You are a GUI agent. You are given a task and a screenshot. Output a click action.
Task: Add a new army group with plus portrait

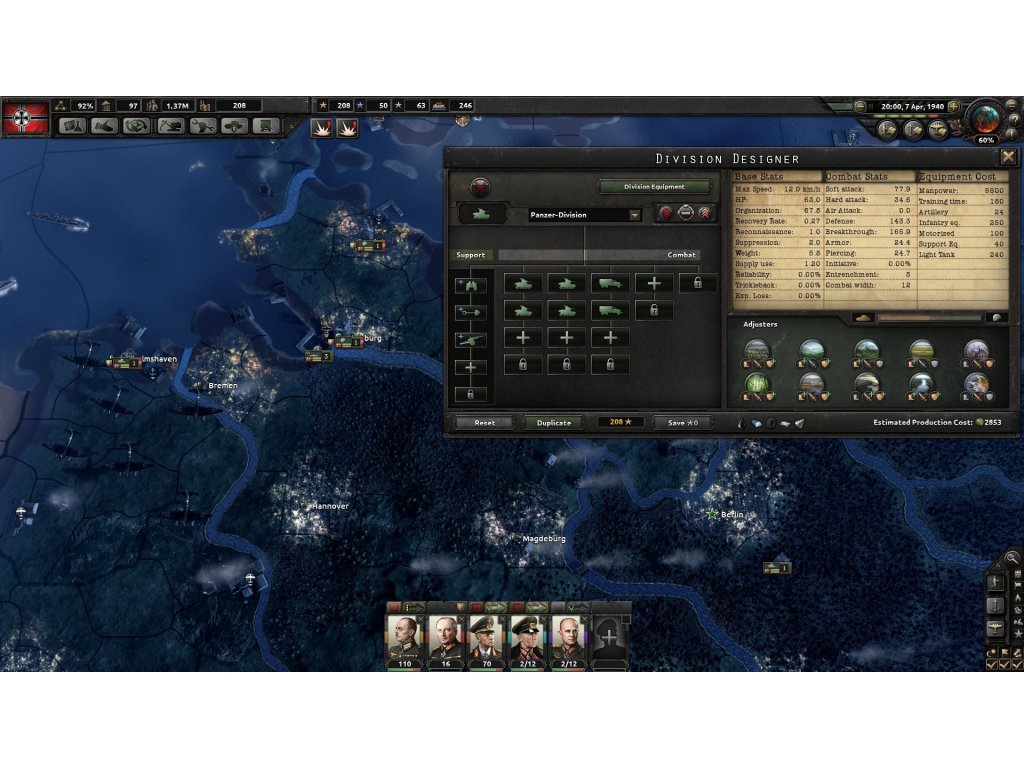point(609,637)
